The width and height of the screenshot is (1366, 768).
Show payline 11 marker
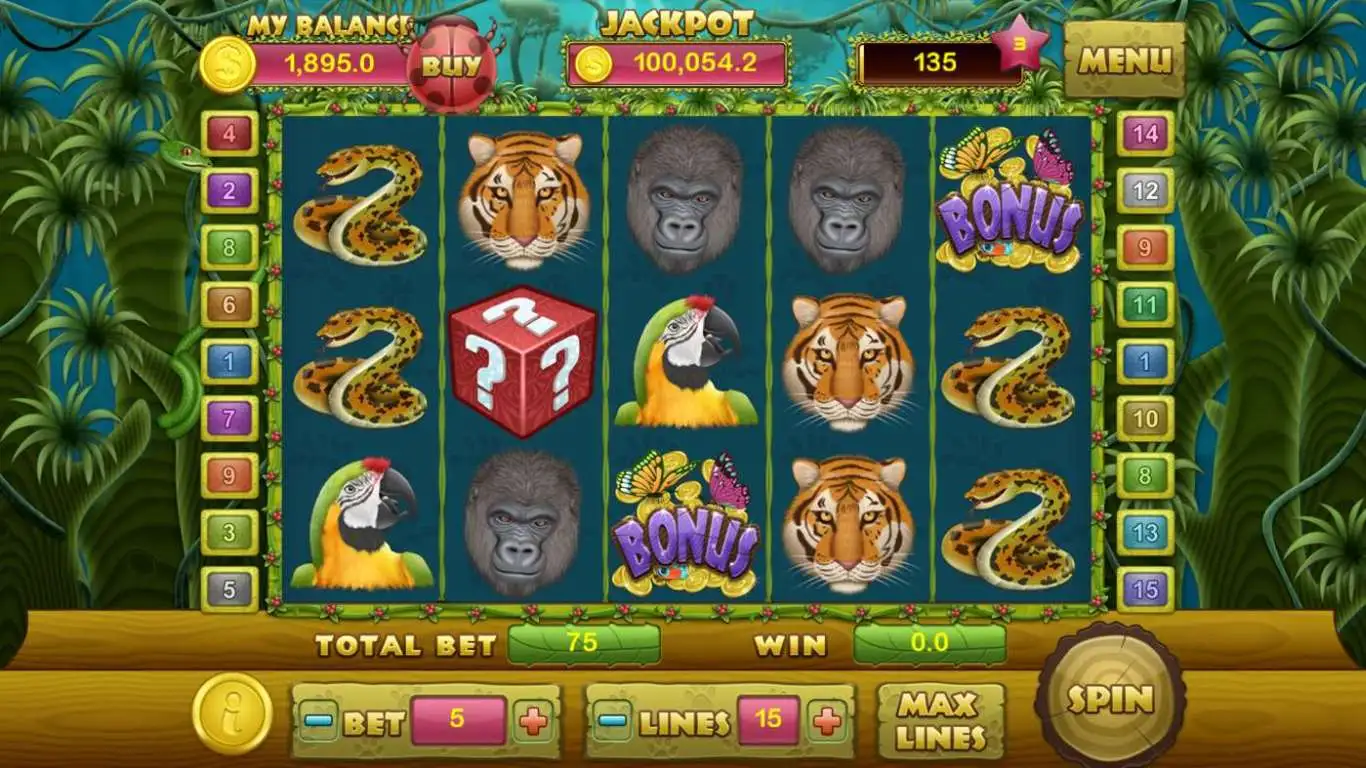1145,304
